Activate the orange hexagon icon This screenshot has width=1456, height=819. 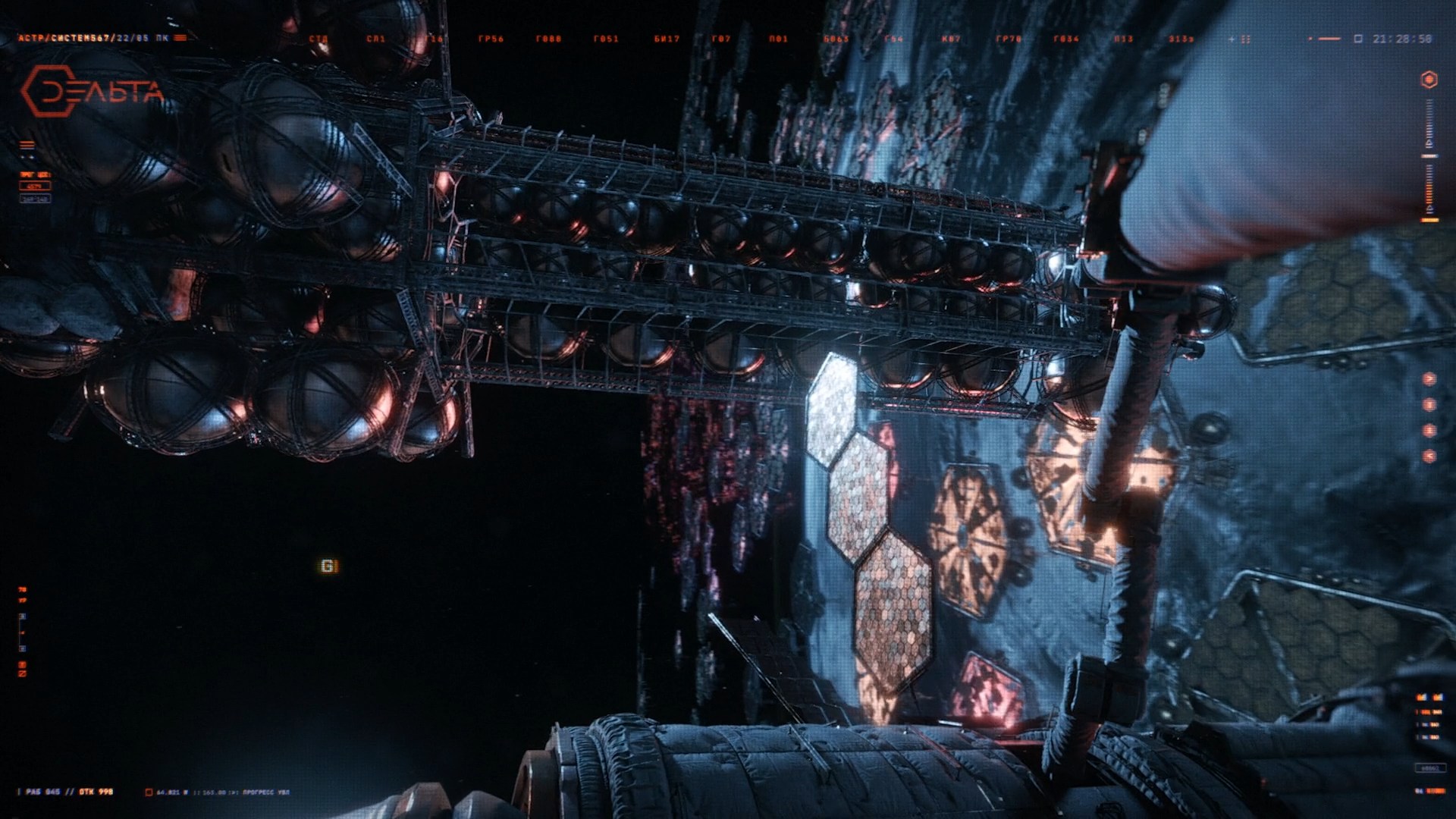pyautogui.click(x=1429, y=80)
